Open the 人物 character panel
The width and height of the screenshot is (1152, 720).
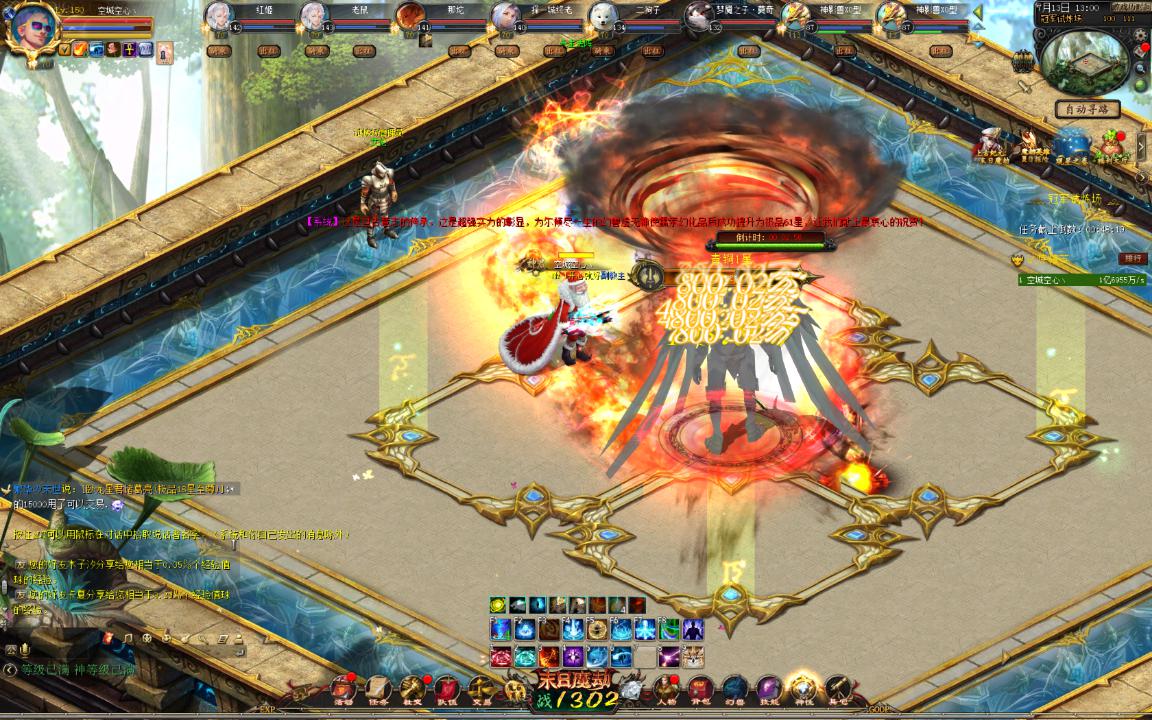pyautogui.click(x=667, y=689)
